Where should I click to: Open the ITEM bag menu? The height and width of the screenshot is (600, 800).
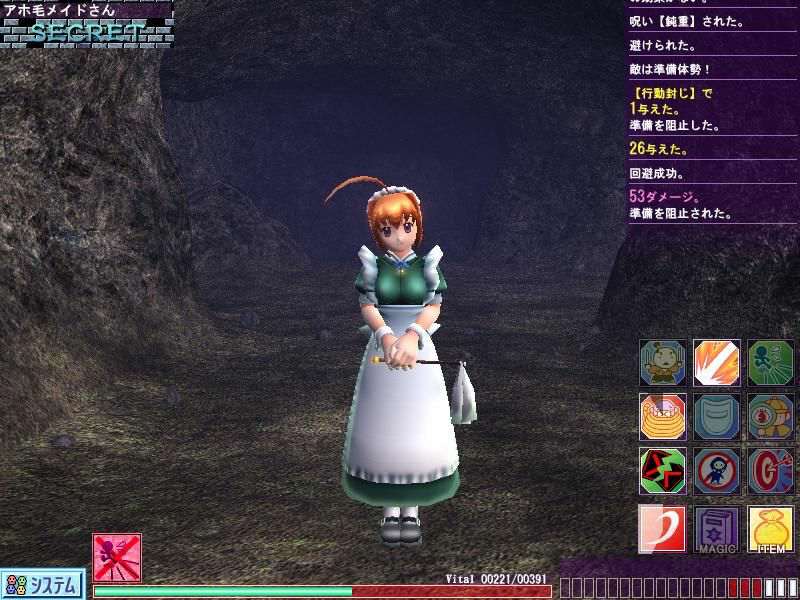[770, 528]
